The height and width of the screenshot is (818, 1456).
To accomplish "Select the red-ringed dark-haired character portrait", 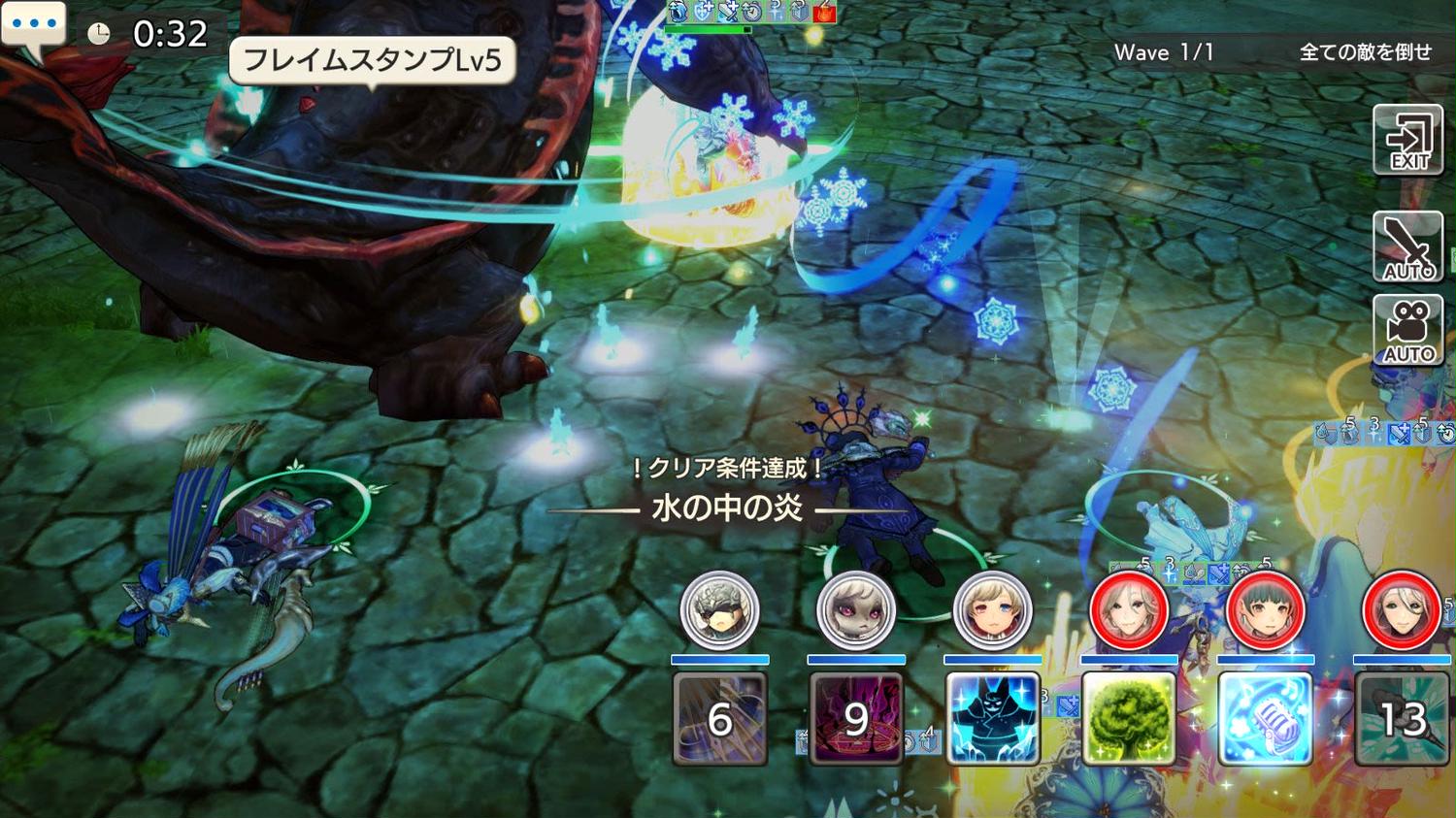I will [1265, 610].
